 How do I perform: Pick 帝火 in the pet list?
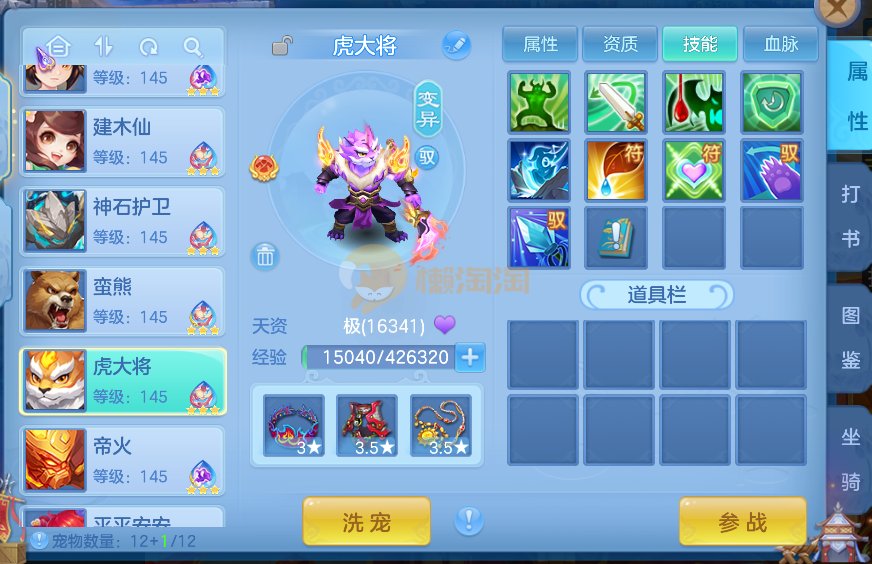point(123,460)
